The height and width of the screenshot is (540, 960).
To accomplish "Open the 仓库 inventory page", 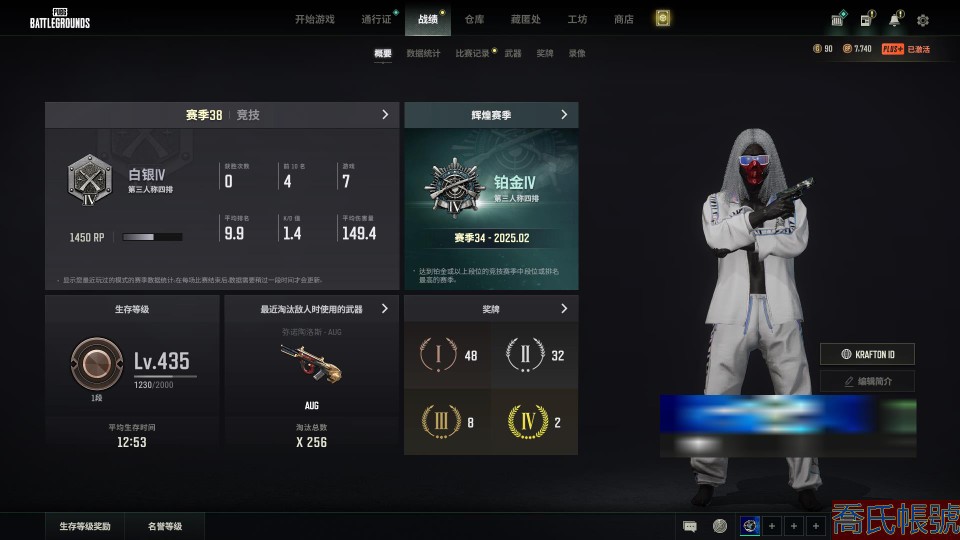I will coord(474,19).
